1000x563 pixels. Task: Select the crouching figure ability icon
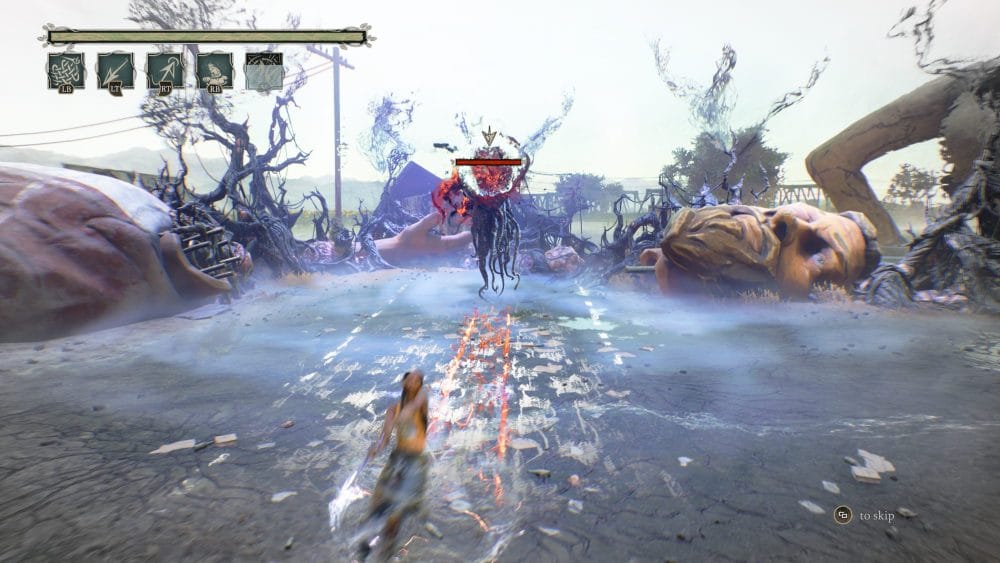click(x=214, y=71)
